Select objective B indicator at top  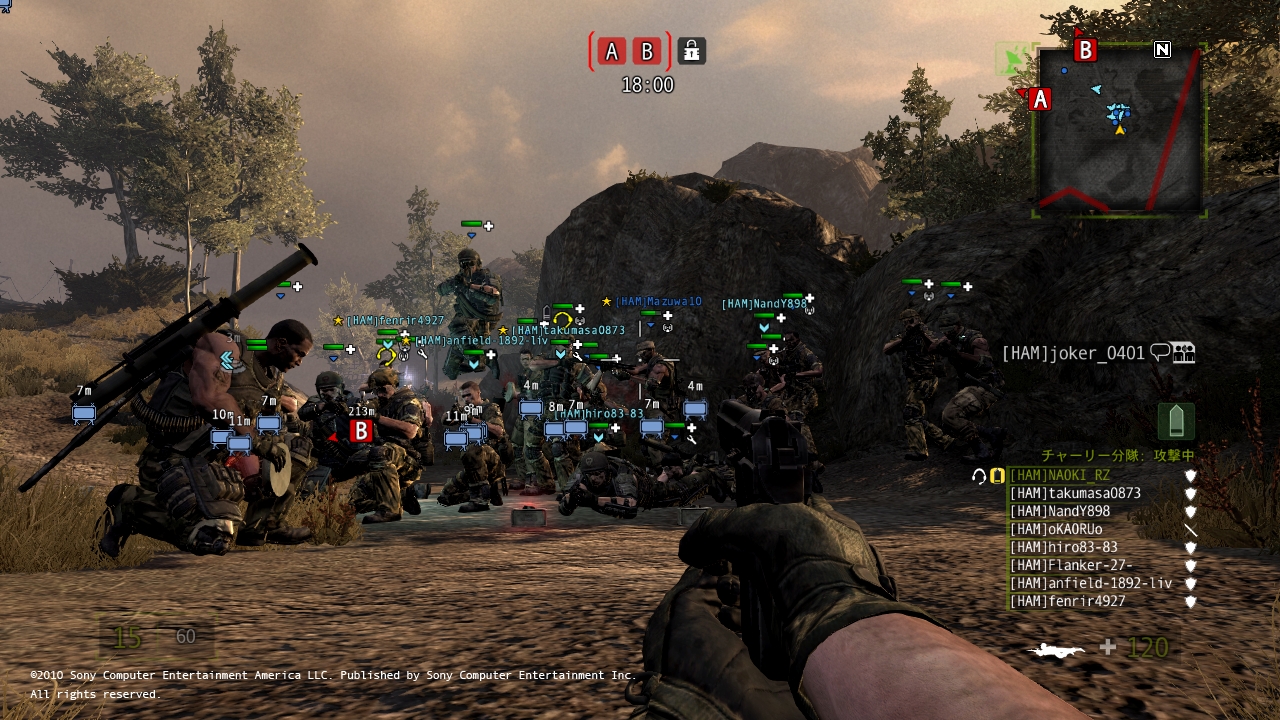pos(647,51)
